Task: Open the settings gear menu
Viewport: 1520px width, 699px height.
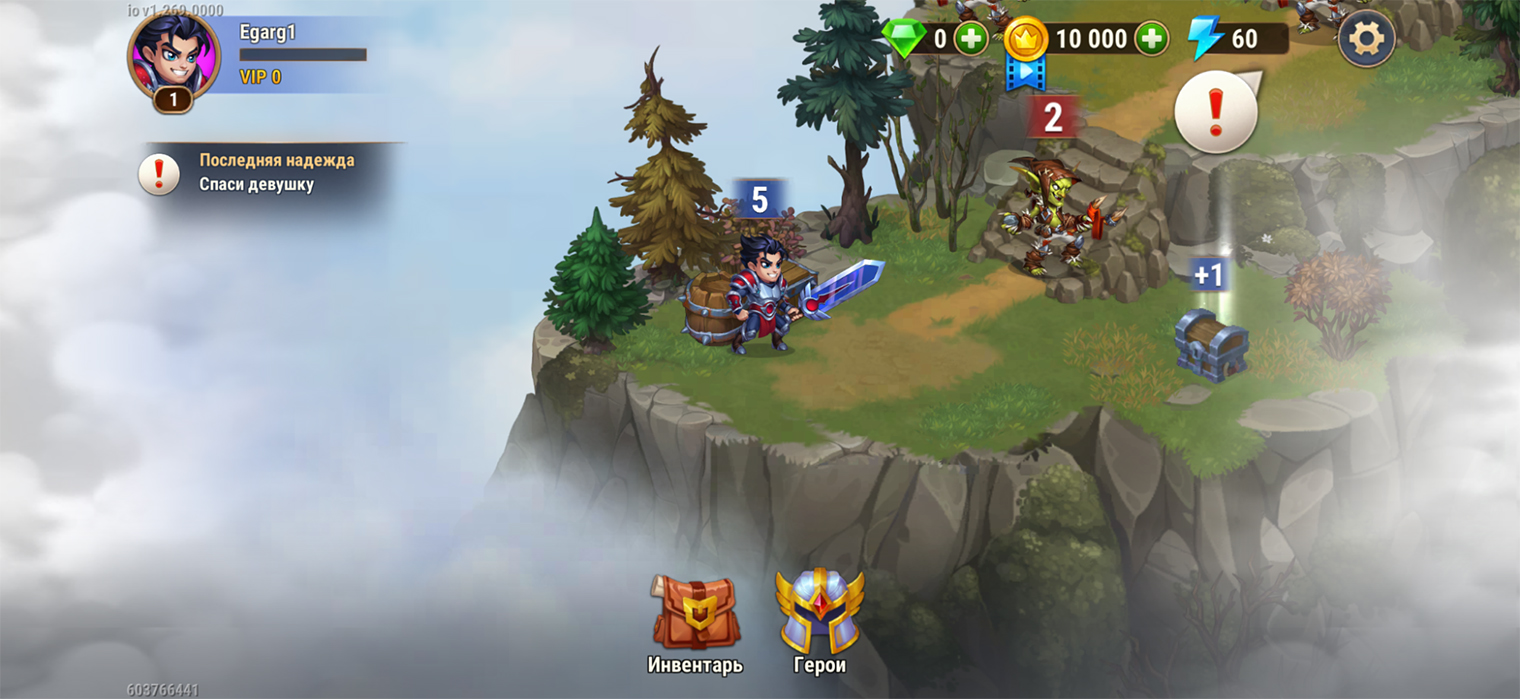Action: coord(1366,39)
